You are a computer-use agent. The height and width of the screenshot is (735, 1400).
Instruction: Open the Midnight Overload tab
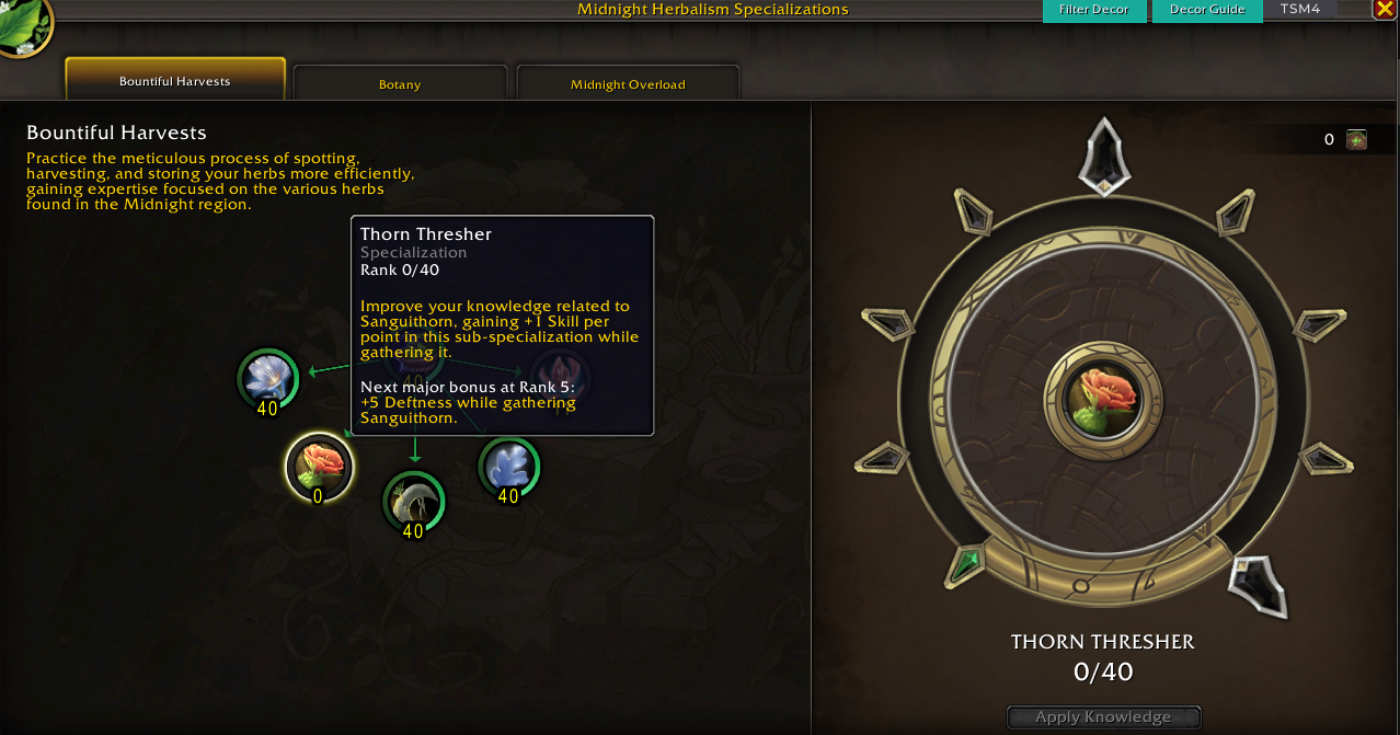tap(628, 84)
